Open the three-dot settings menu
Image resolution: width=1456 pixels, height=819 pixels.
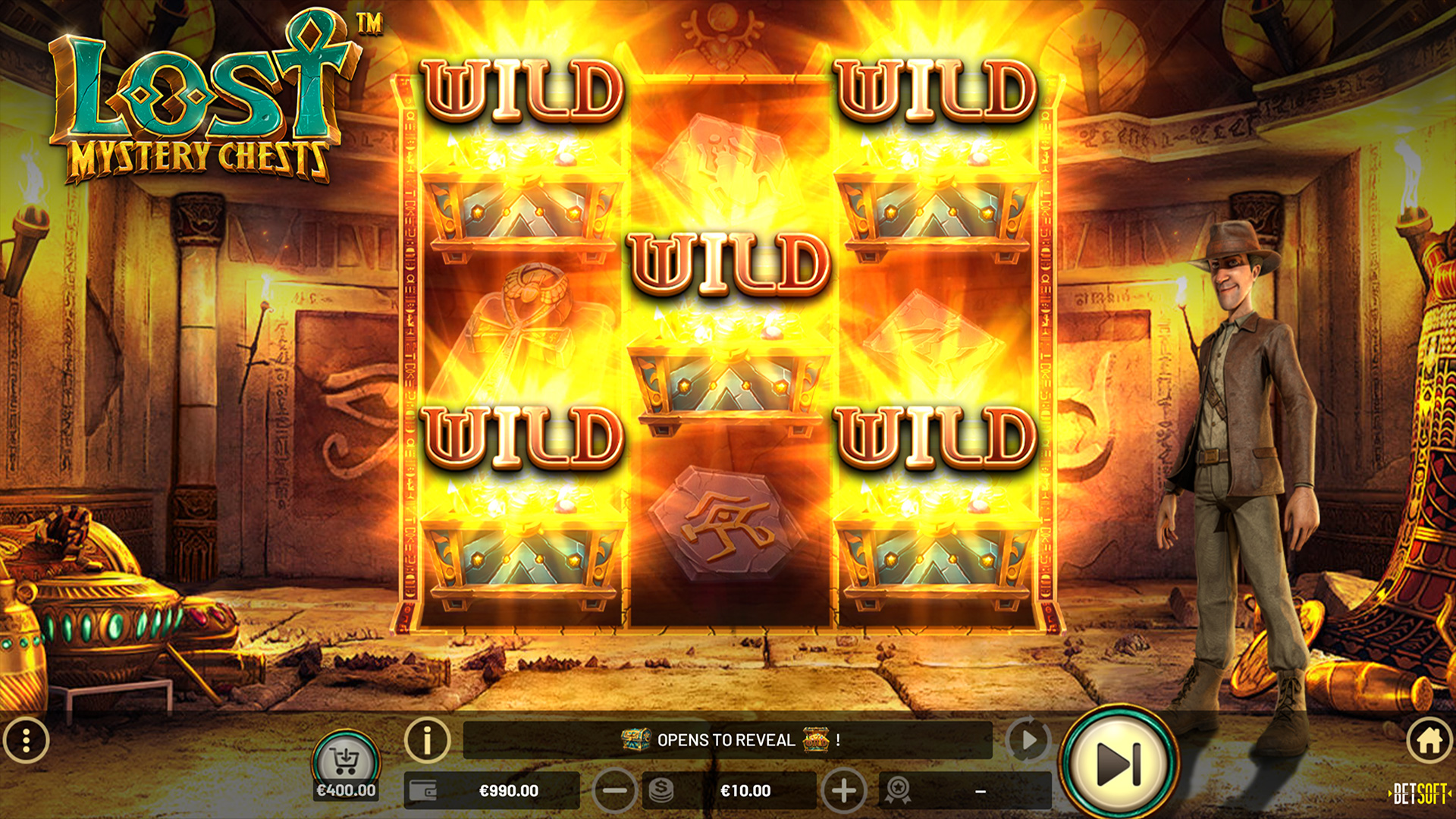(27, 742)
